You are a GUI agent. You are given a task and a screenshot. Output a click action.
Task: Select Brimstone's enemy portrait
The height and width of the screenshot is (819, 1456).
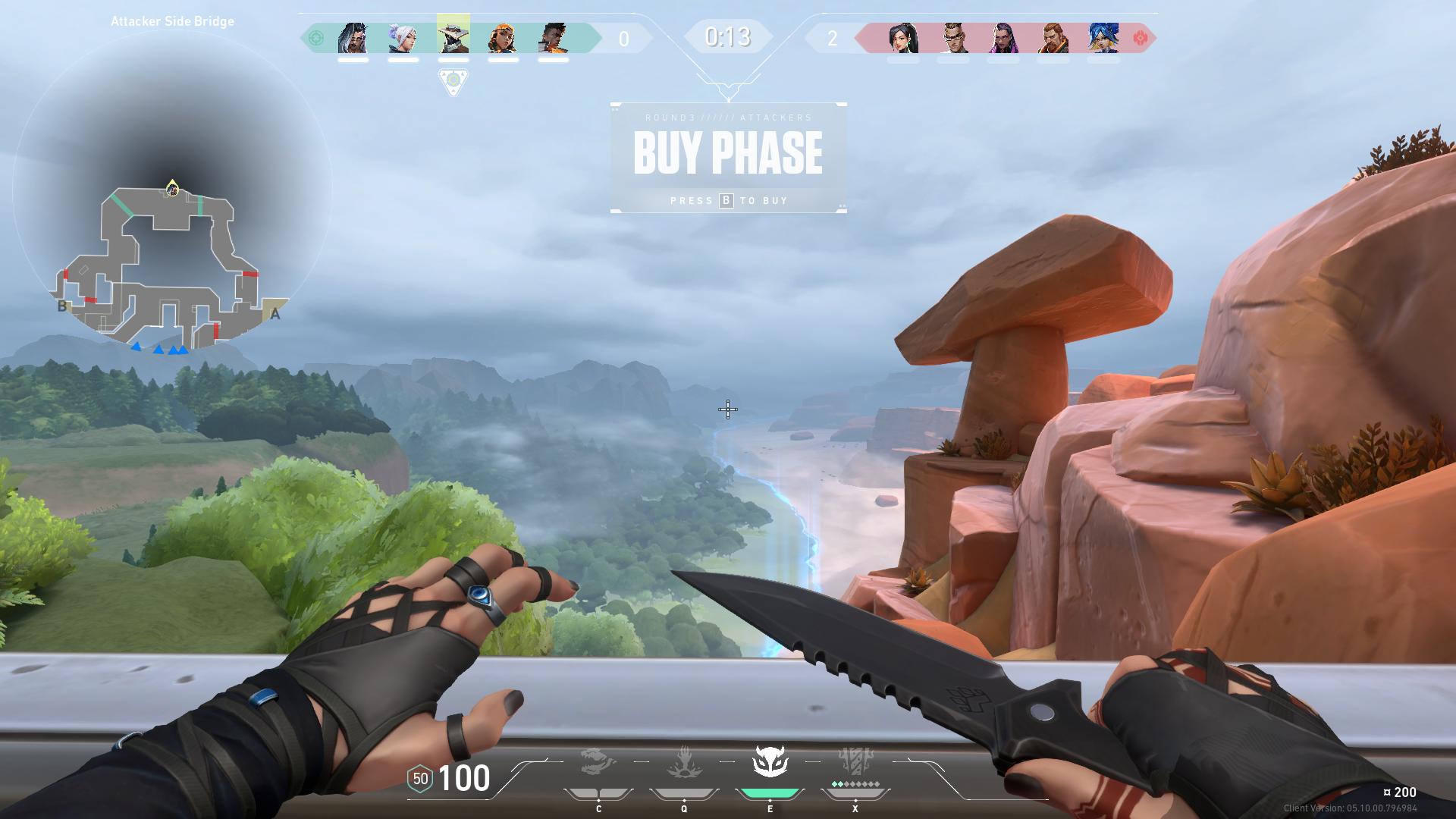[x=1053, y=38]
